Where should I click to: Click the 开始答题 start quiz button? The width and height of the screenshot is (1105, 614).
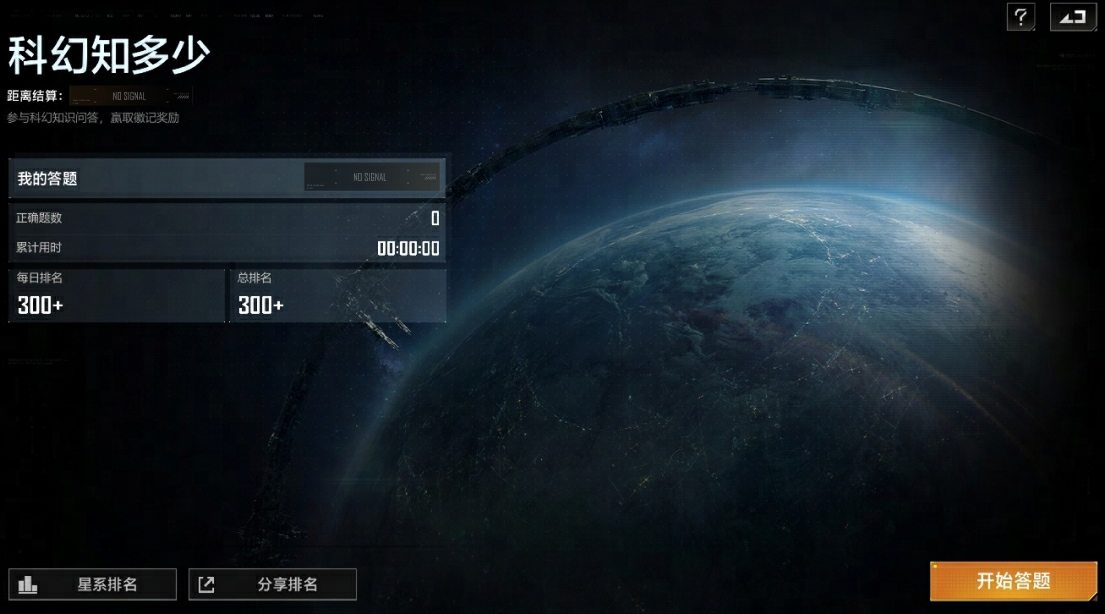coord(1013,581)
